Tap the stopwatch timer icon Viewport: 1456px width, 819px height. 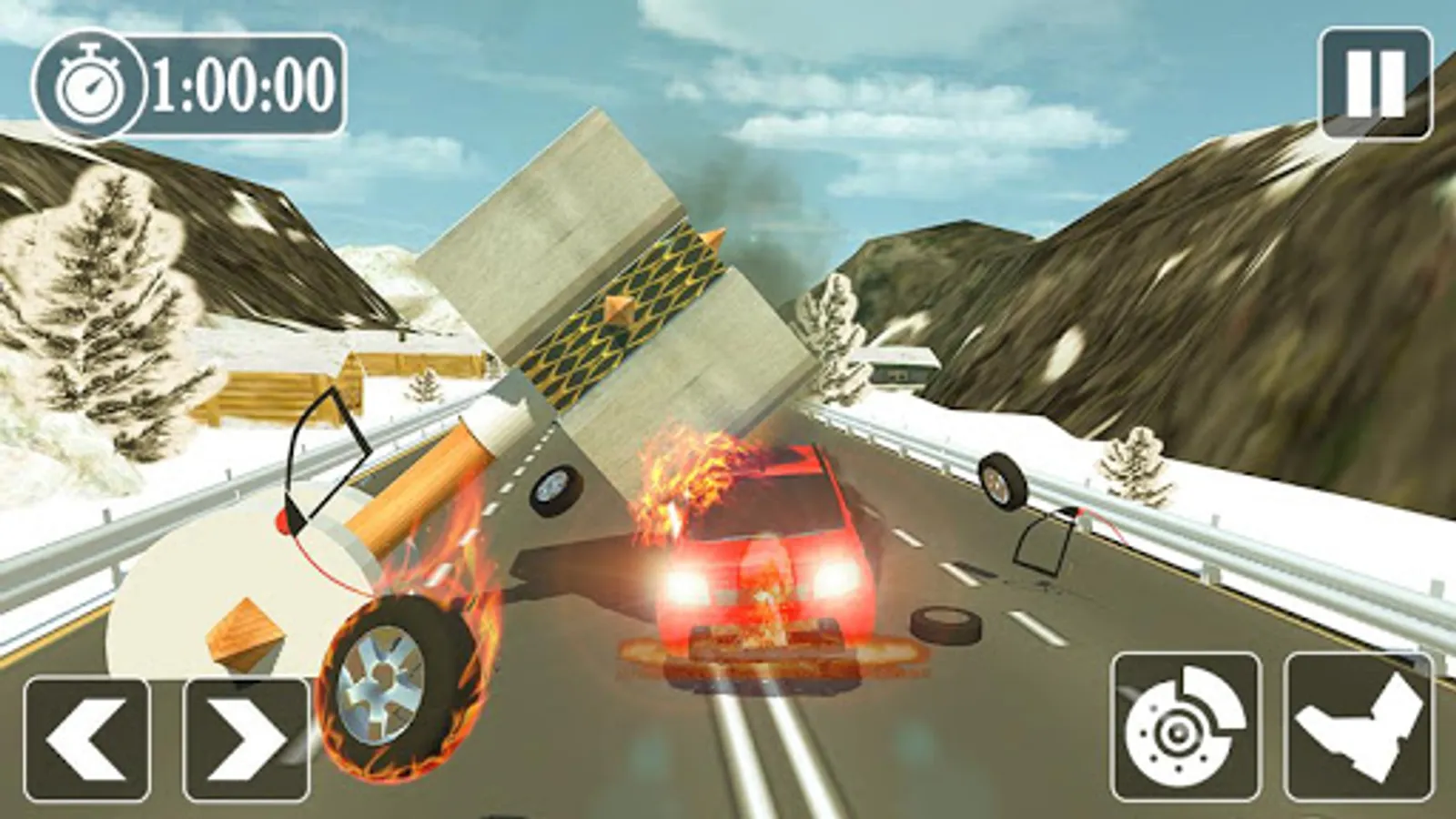pyautogui.click(x=92, y=81)
